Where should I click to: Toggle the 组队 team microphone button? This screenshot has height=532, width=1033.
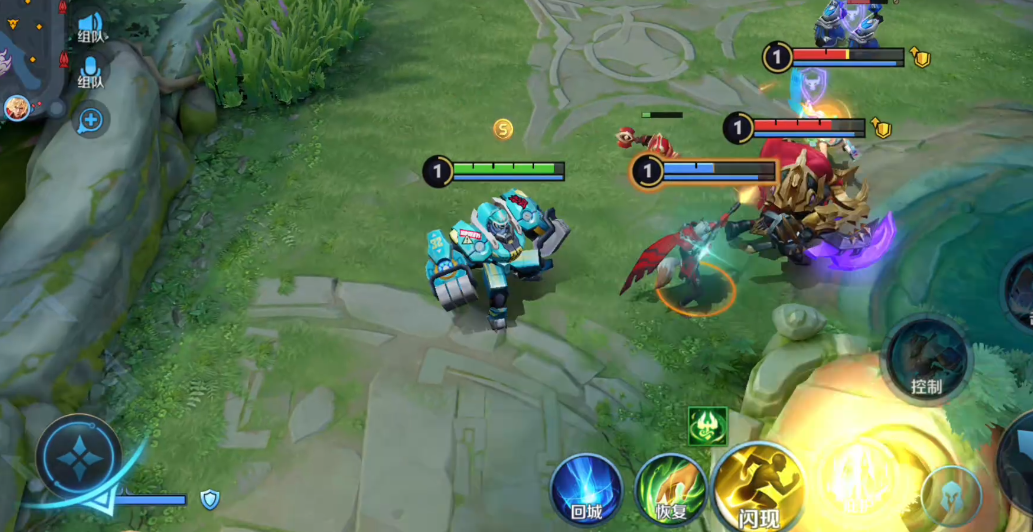coord(91,71)
